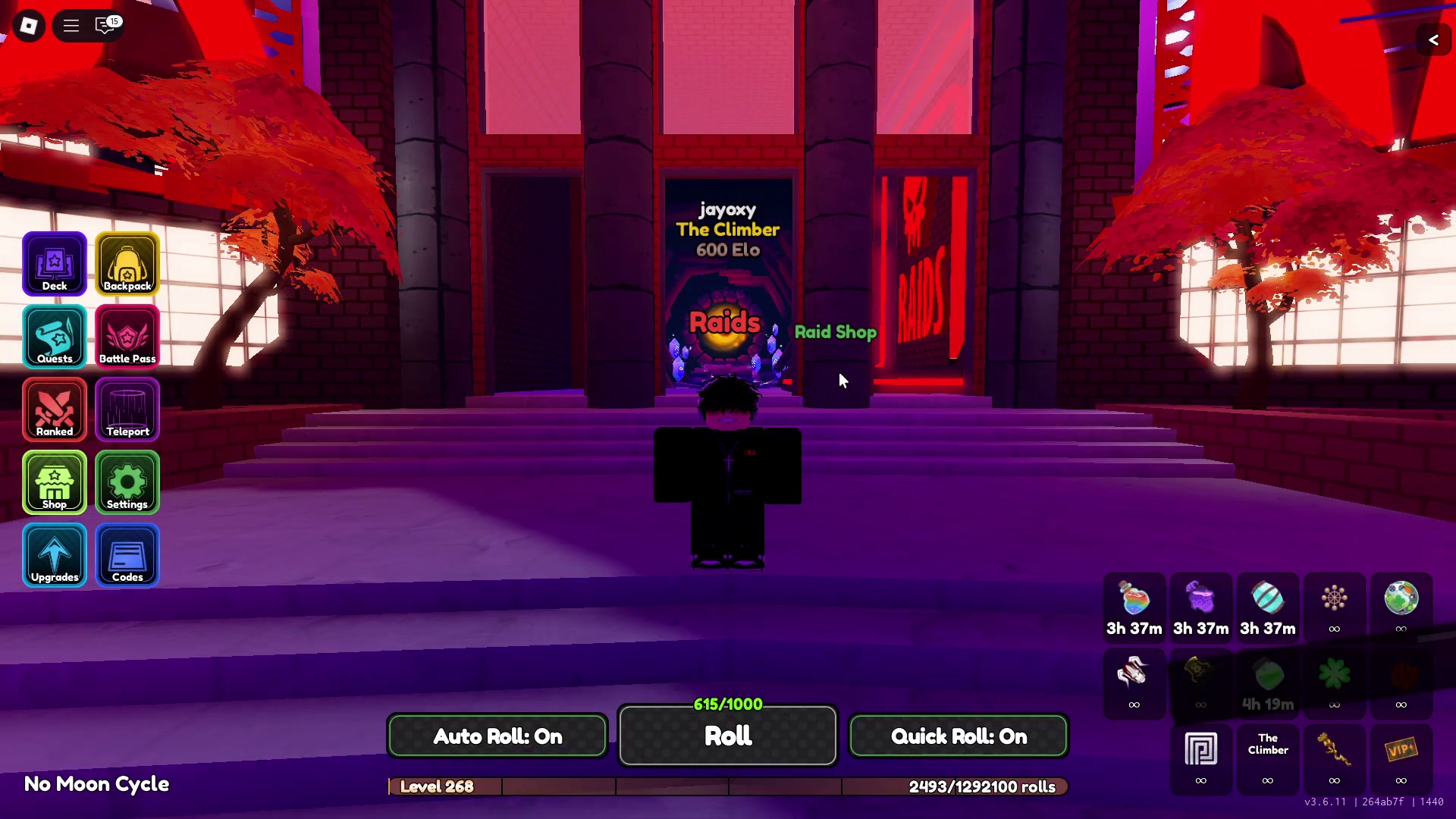Show the Quests panel
This screenshot has width=1456, height=819.
point(55,336)
